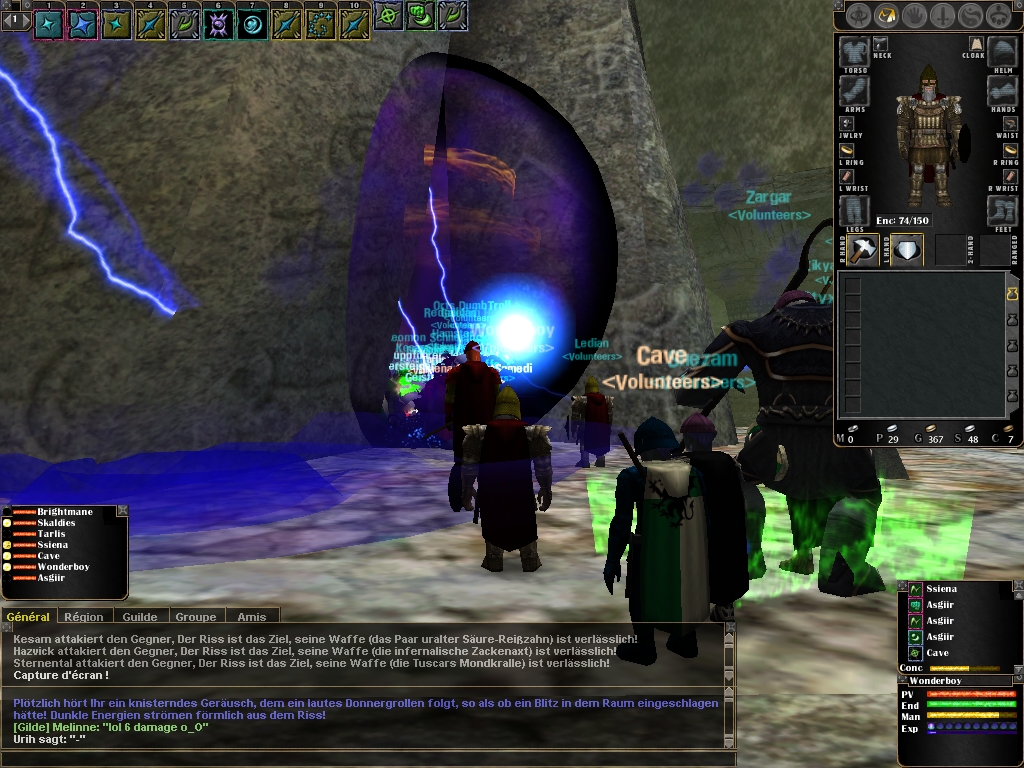Use the green fist ability icon
The width and height of the screenshot is (1024, 768).
tap(422, 16)
